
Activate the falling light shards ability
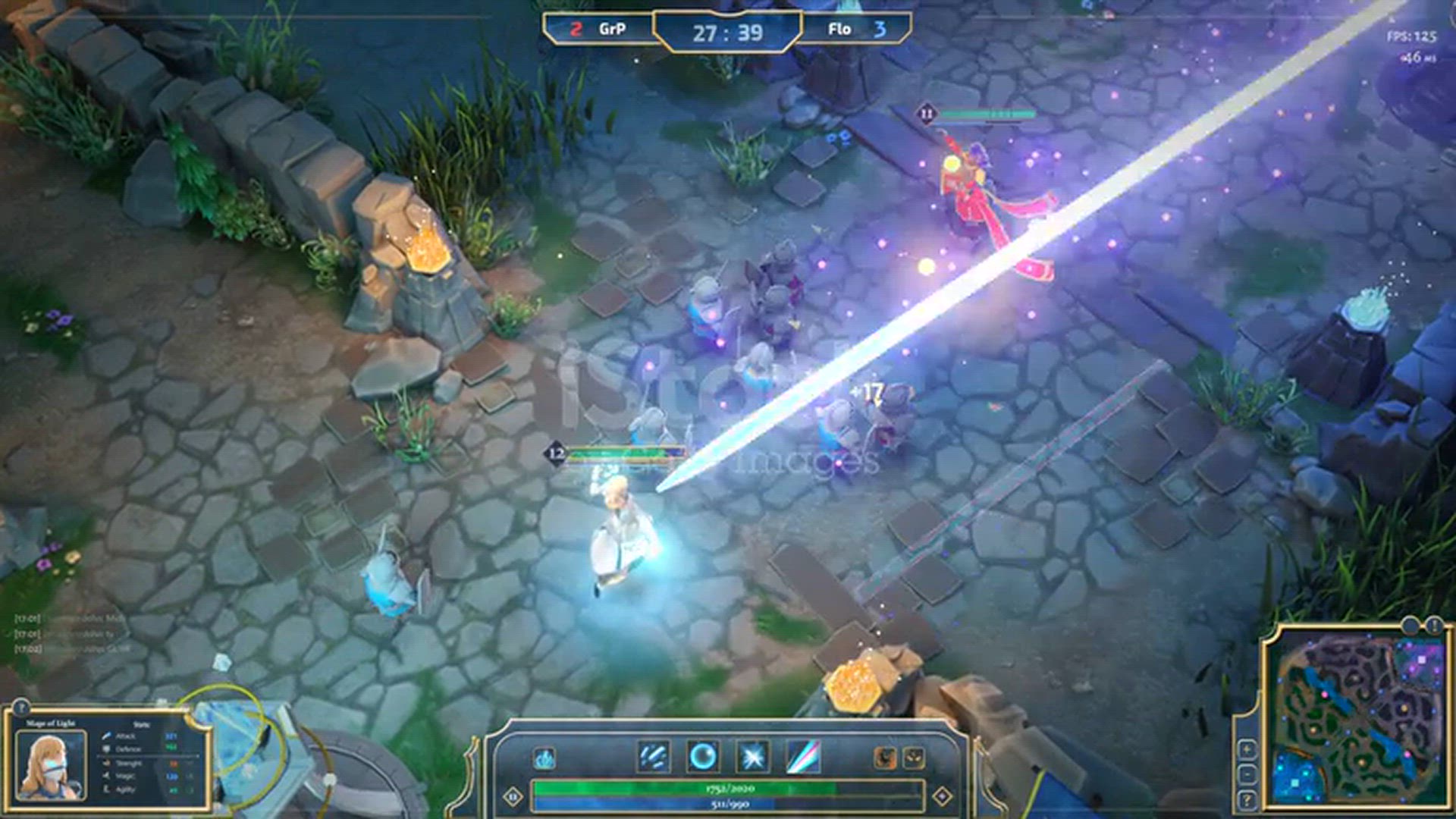click(x=653, y=758)
